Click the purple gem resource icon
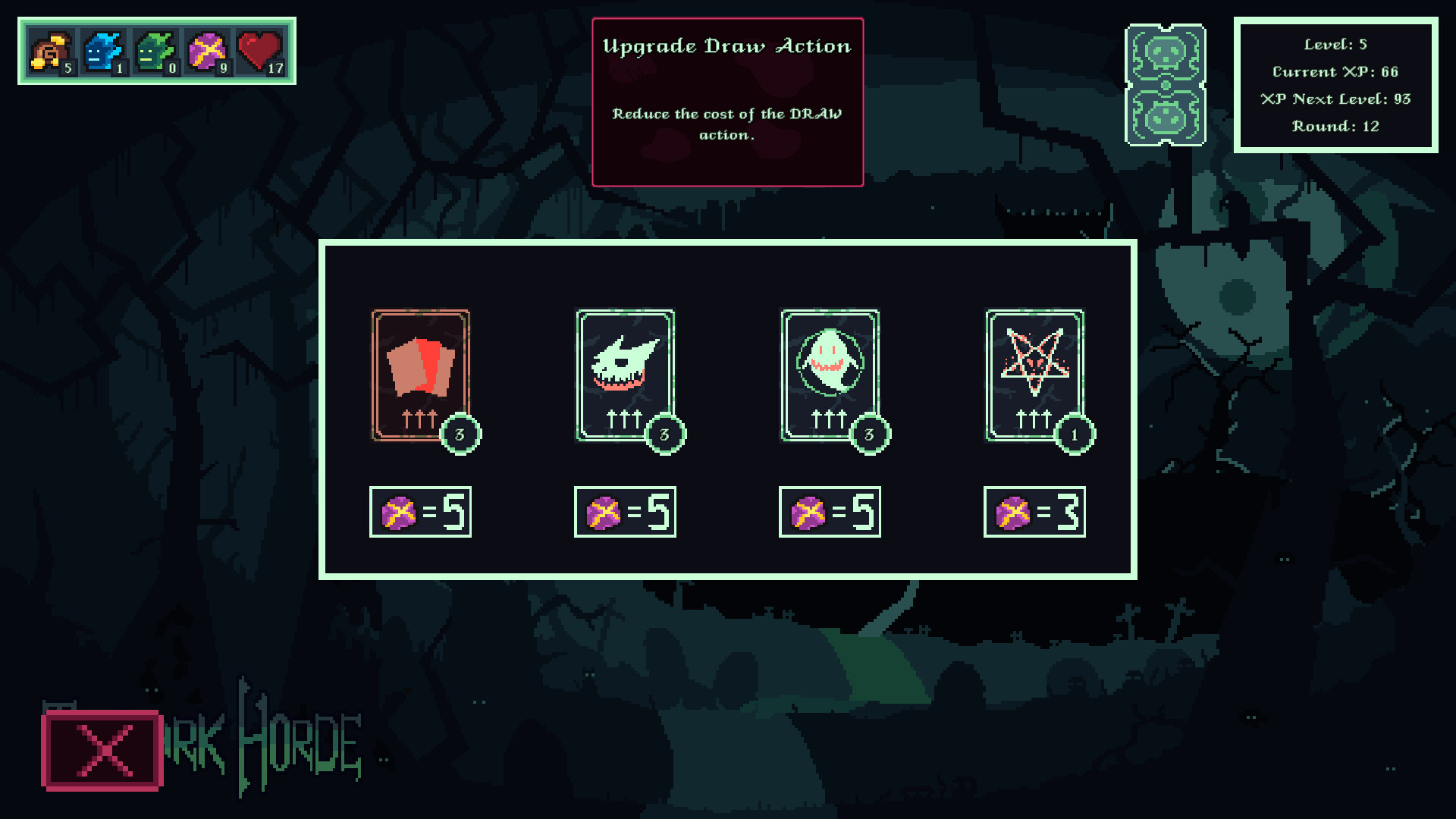Image resolution: width=1456 pixels, height=819 pixels. pyautogui.click(x=205, y=52)
